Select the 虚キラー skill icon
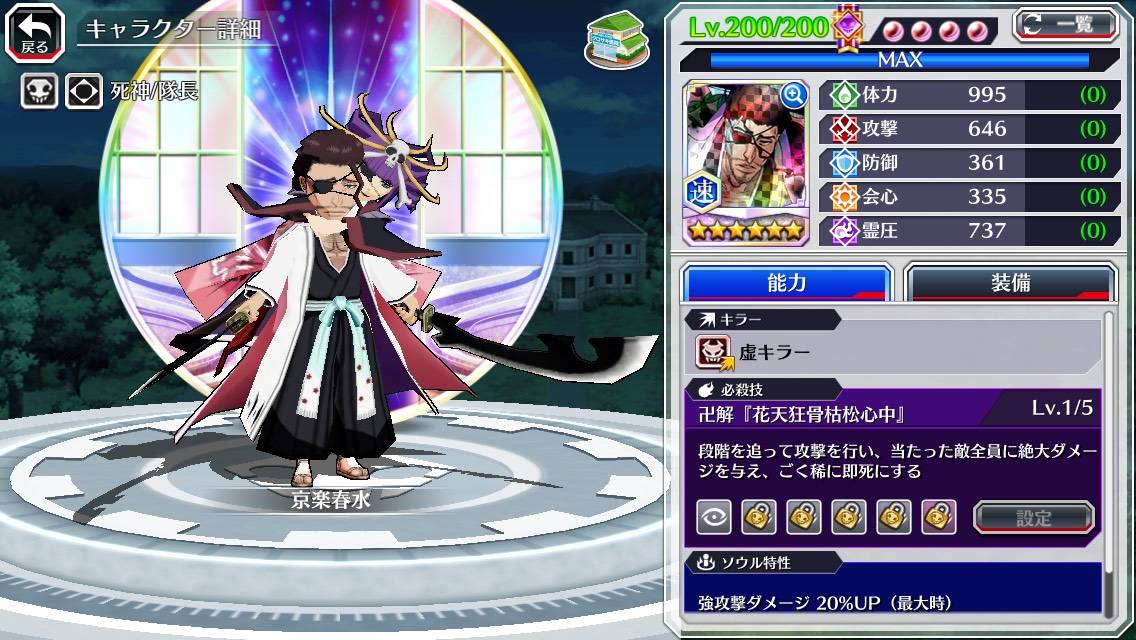The height and width of the screenshot is (640, 1136). [713, 352]
